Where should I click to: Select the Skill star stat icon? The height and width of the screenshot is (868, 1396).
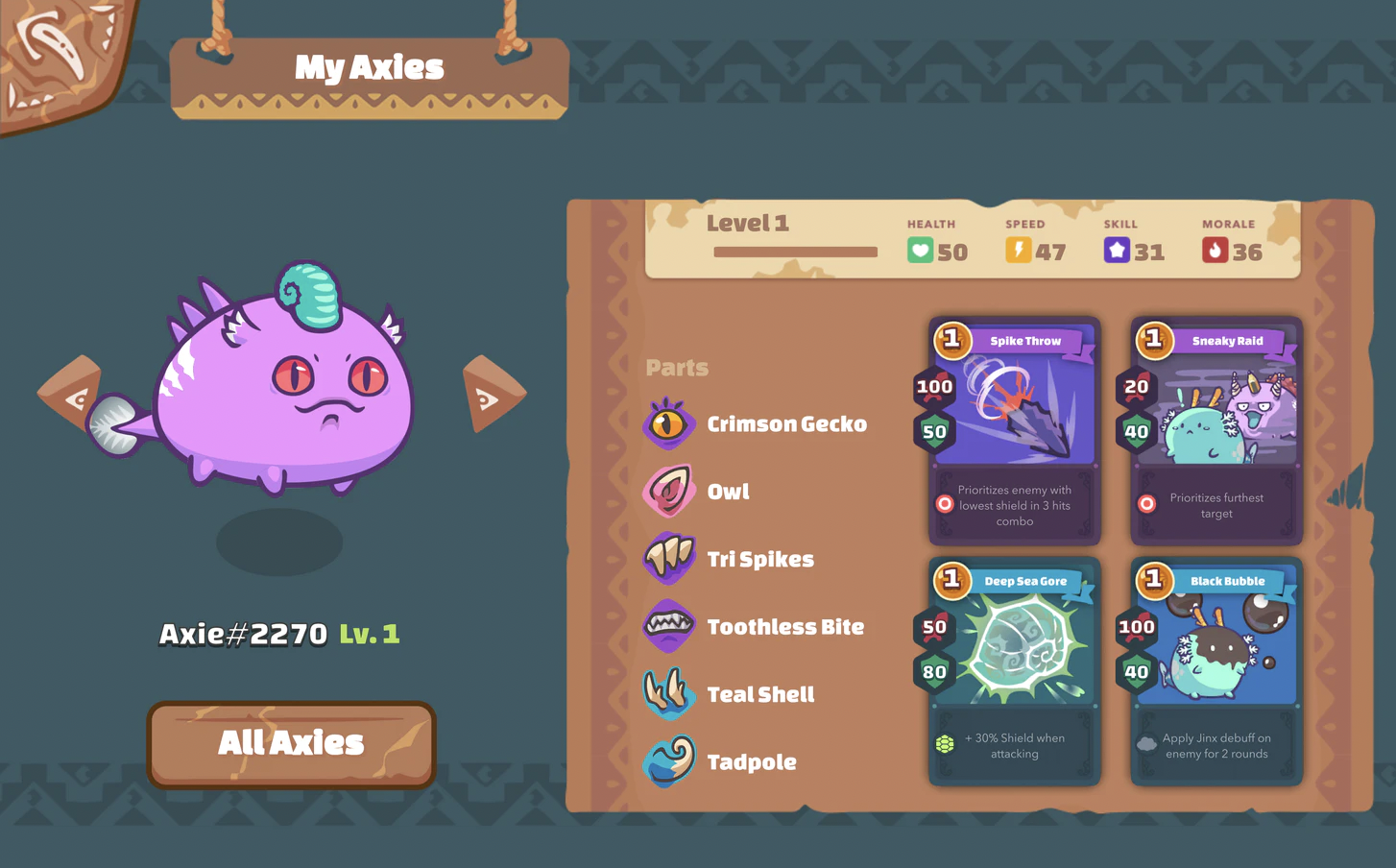pos(1117,251)
